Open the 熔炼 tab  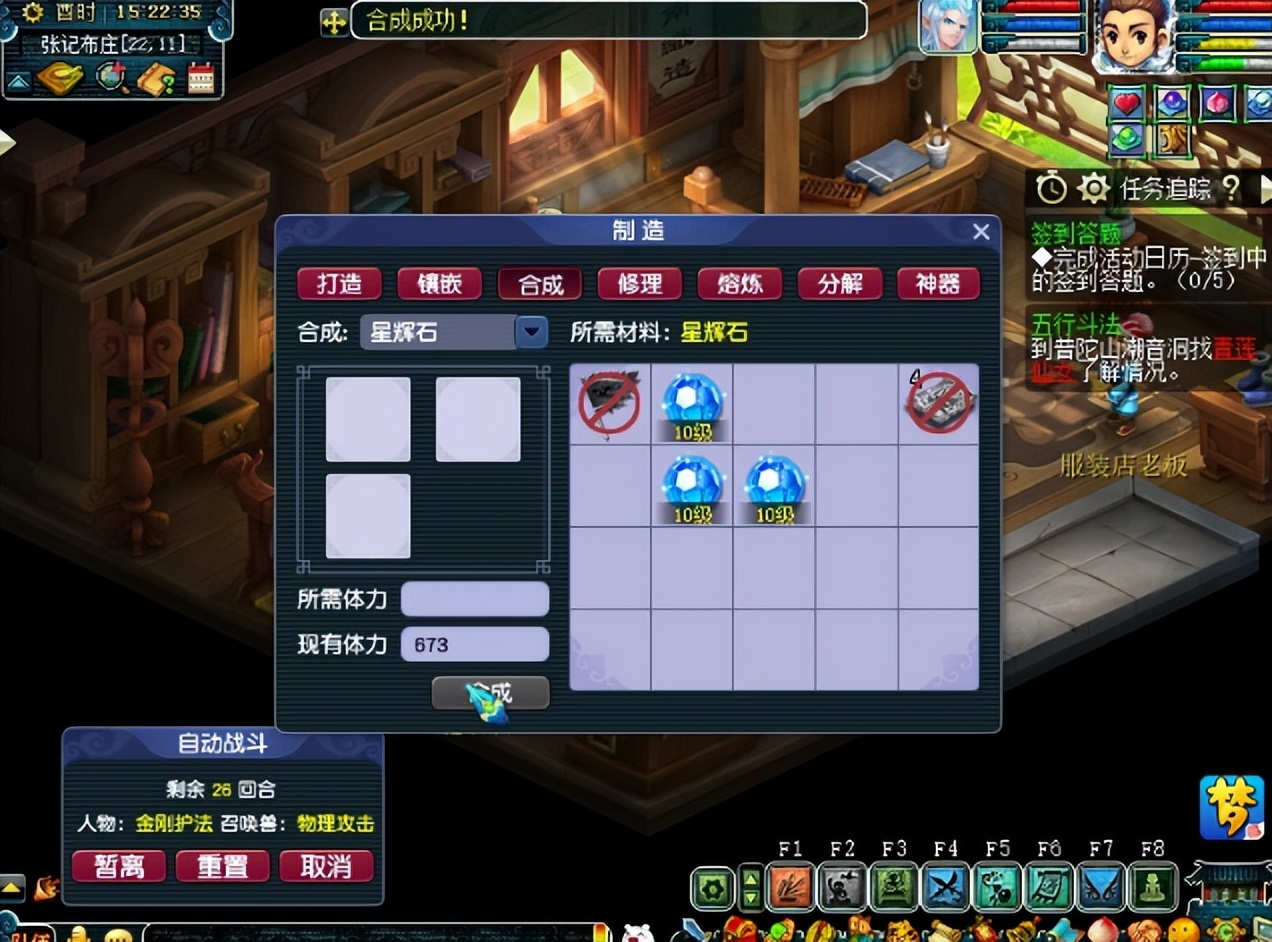(x=740, y=284)
